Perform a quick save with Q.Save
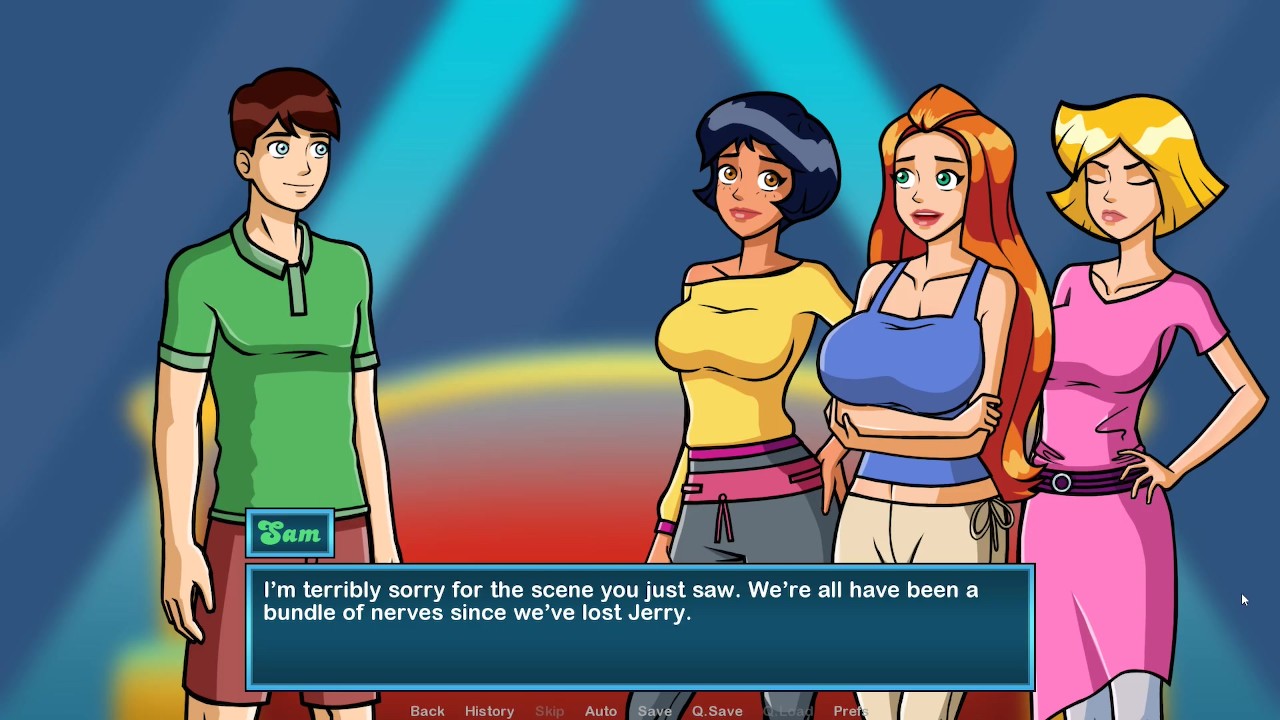 tap(716, 710)
